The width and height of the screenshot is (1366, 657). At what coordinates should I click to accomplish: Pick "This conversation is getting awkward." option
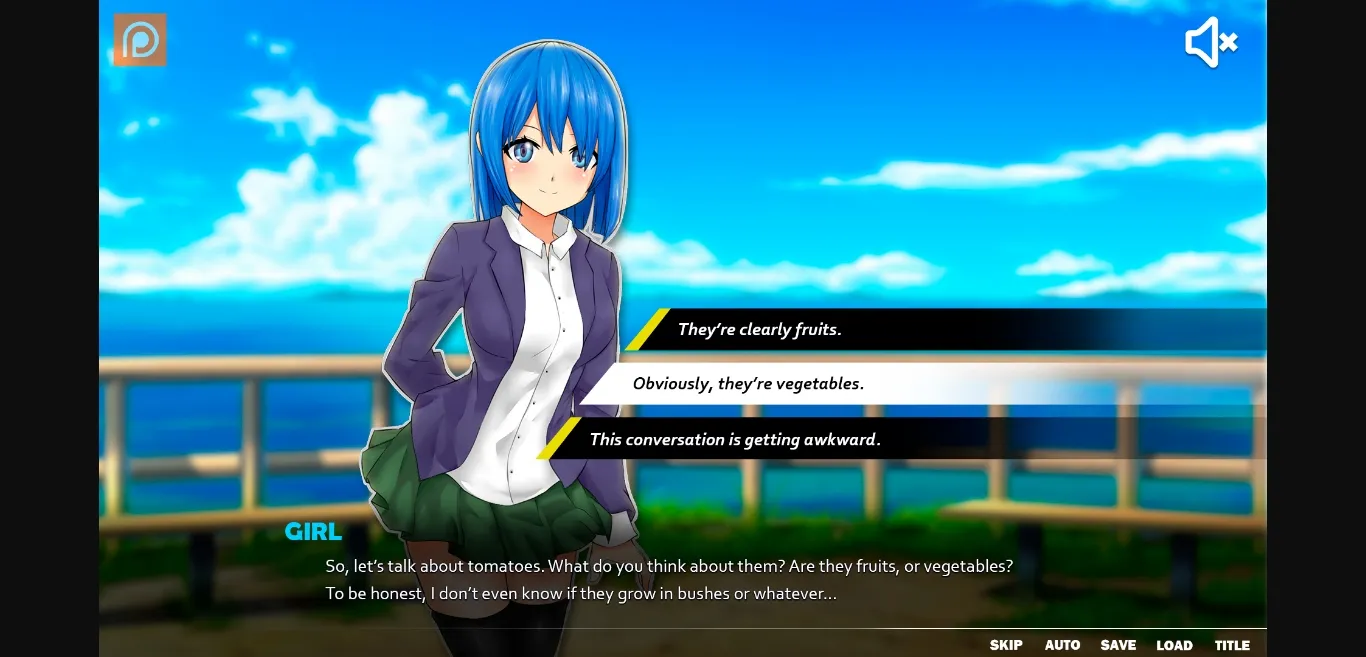coord(735,439)
